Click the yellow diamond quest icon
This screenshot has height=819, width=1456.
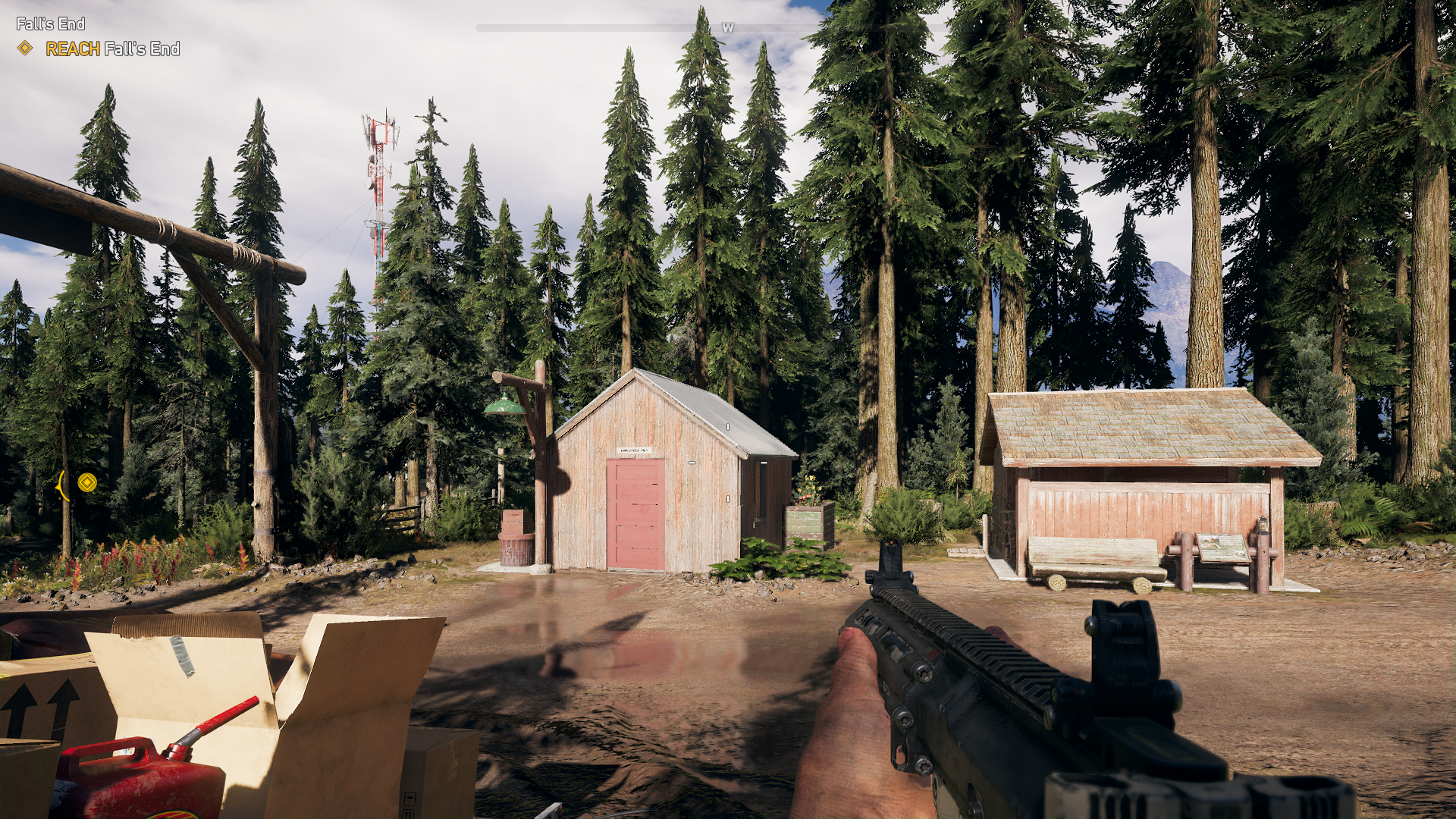click(25, 49)
